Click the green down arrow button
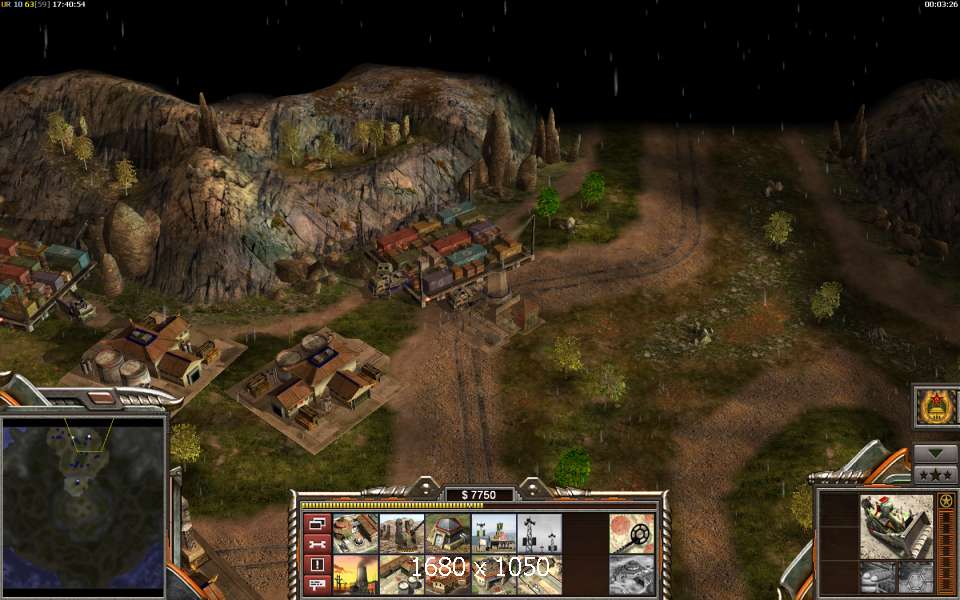This screenshot has width=960, height=600. point(936,453)
